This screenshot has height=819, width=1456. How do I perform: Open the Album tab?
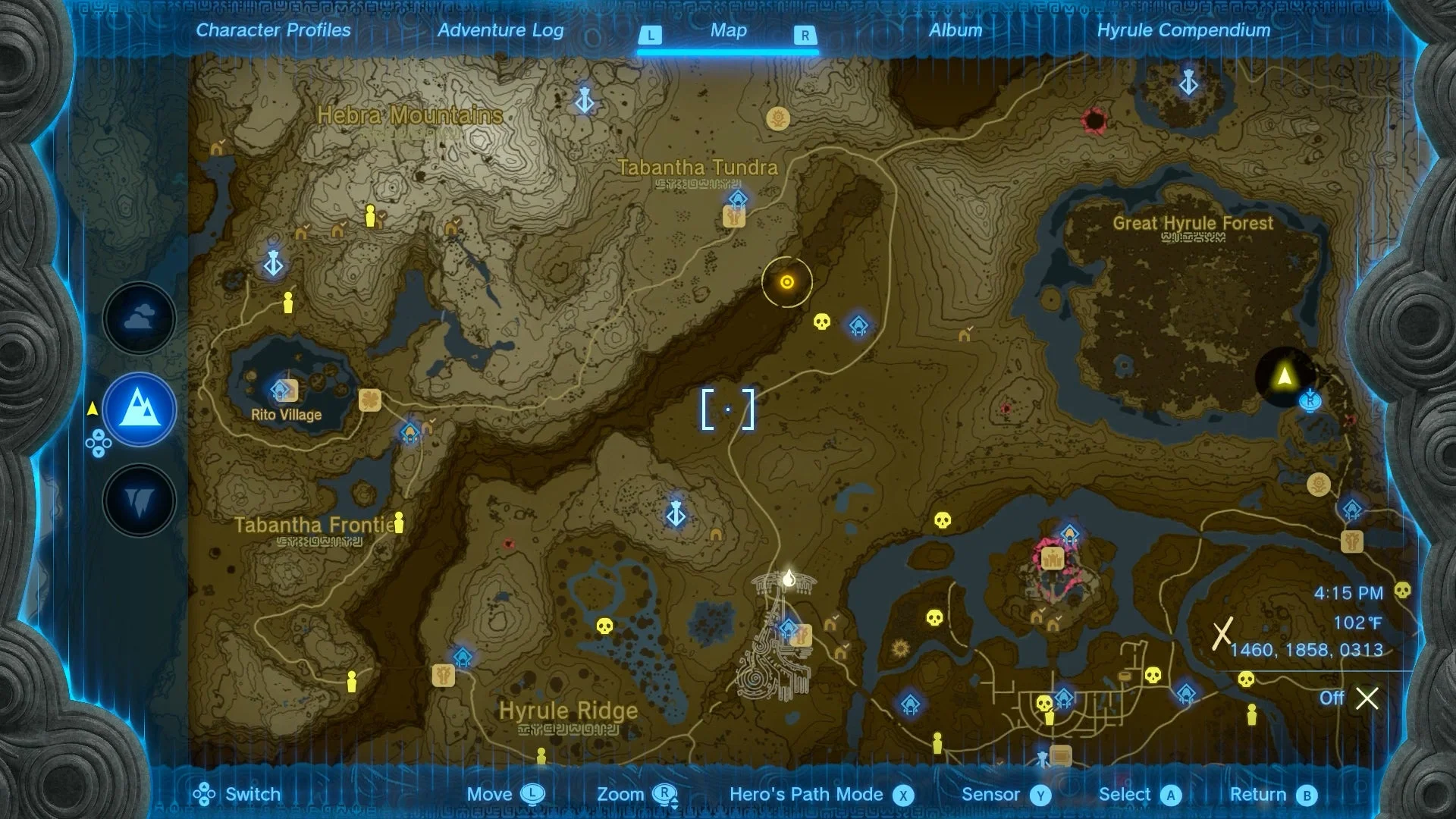point(955,30)
